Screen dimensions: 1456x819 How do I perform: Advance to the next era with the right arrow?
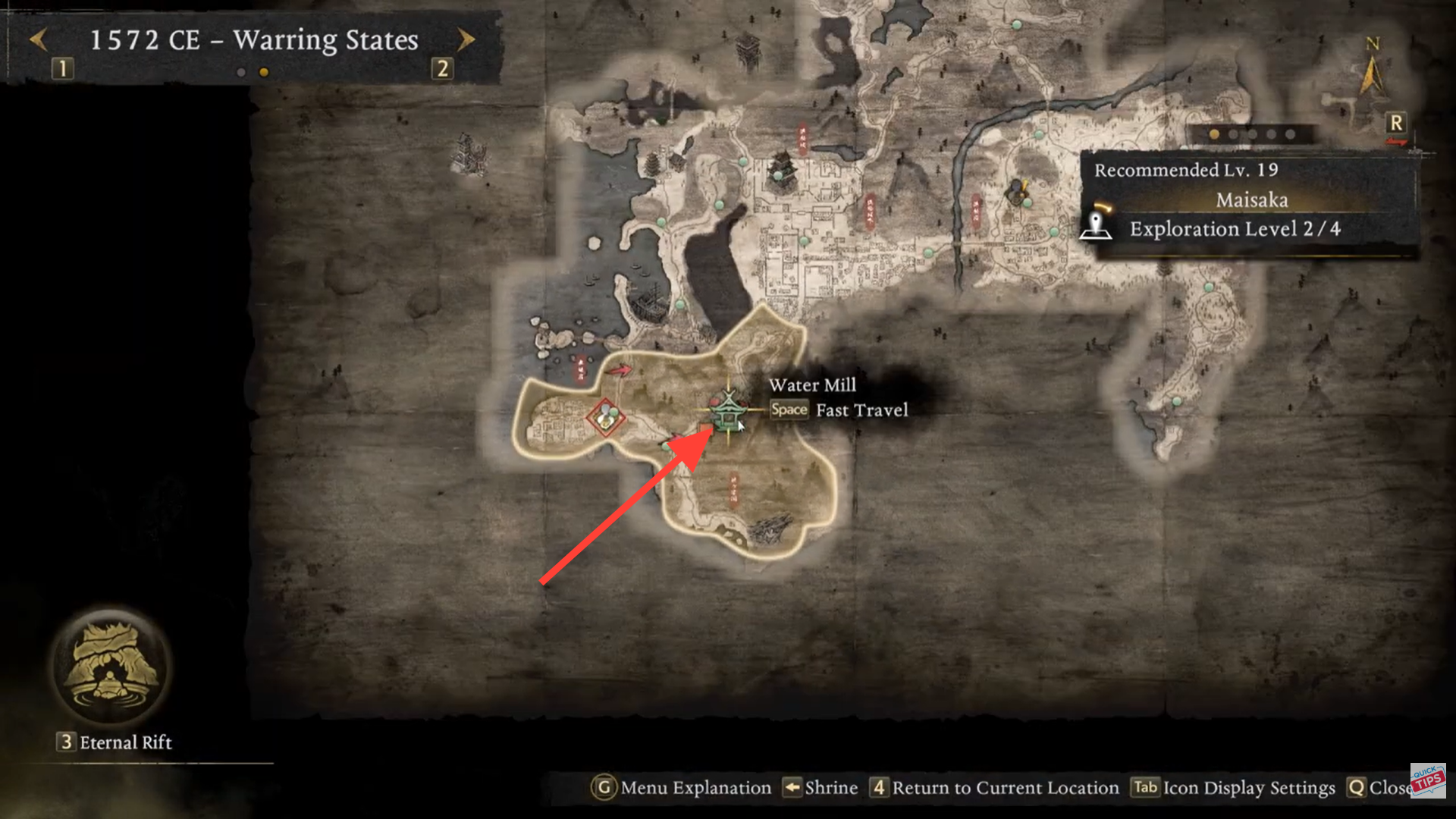coord(466,40)
